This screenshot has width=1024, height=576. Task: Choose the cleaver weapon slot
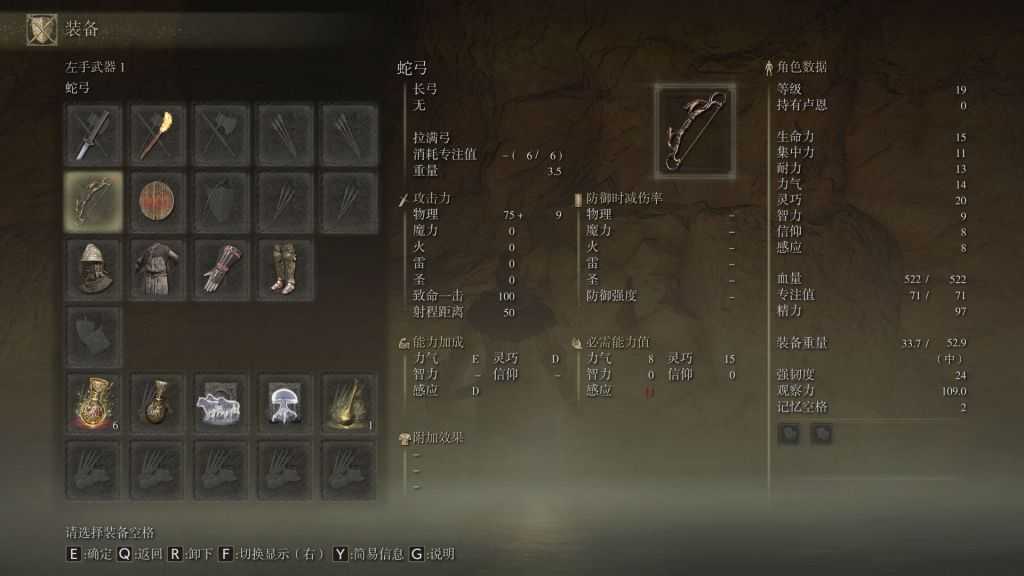(93, 134)
